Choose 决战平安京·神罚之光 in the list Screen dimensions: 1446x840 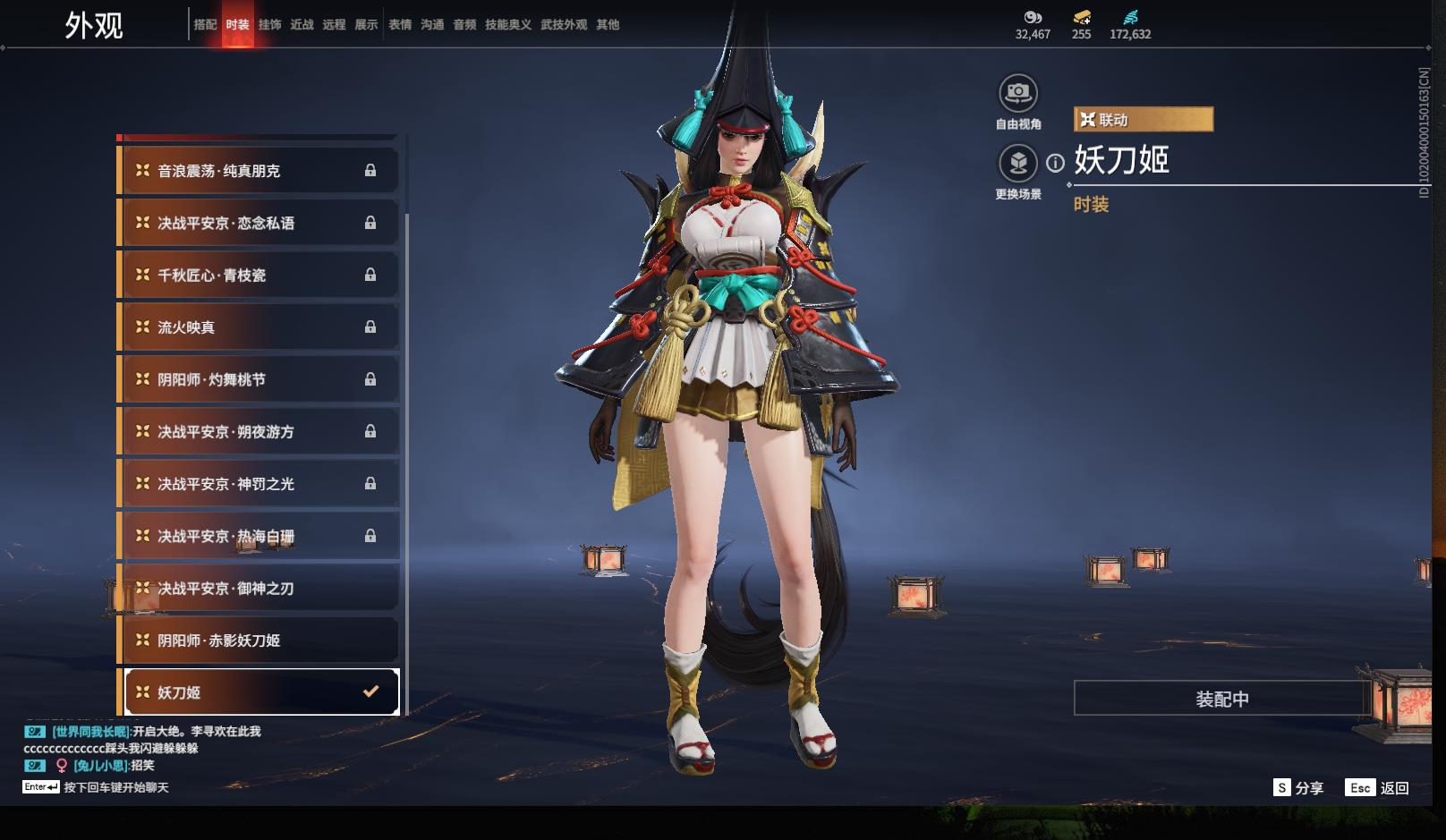pos(259,484)
